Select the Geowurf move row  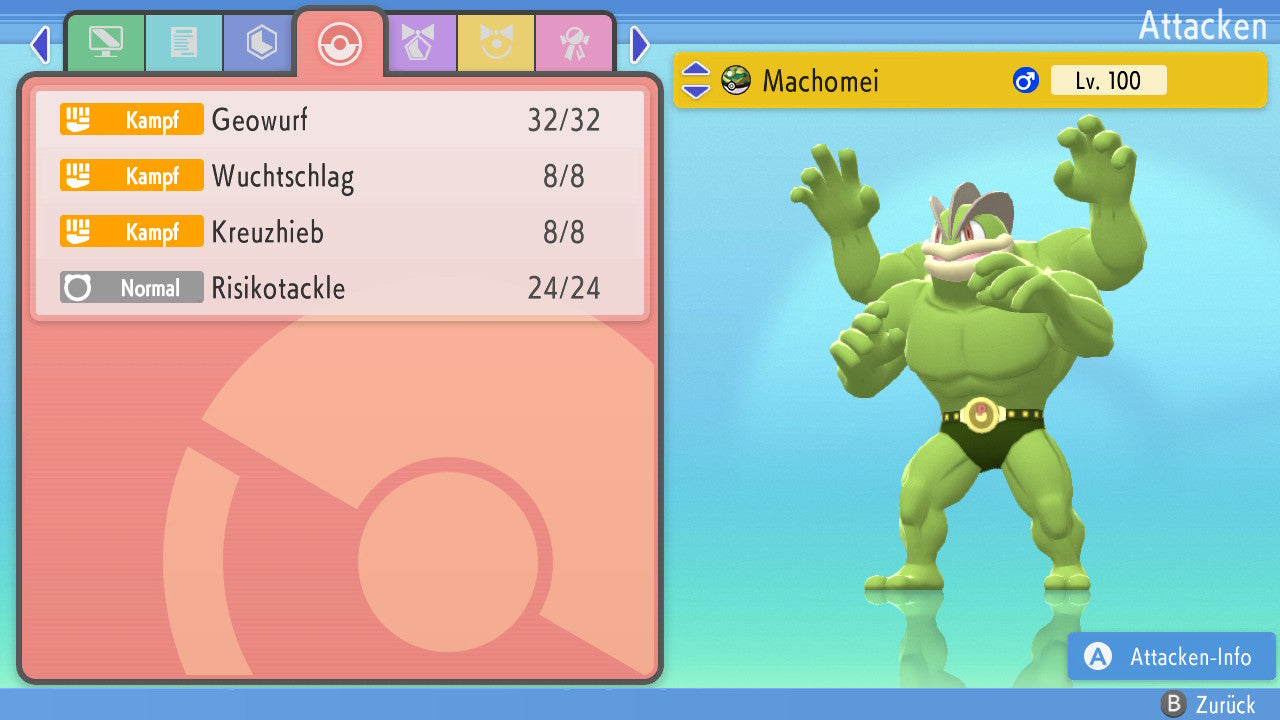click(x=340, y=120)
